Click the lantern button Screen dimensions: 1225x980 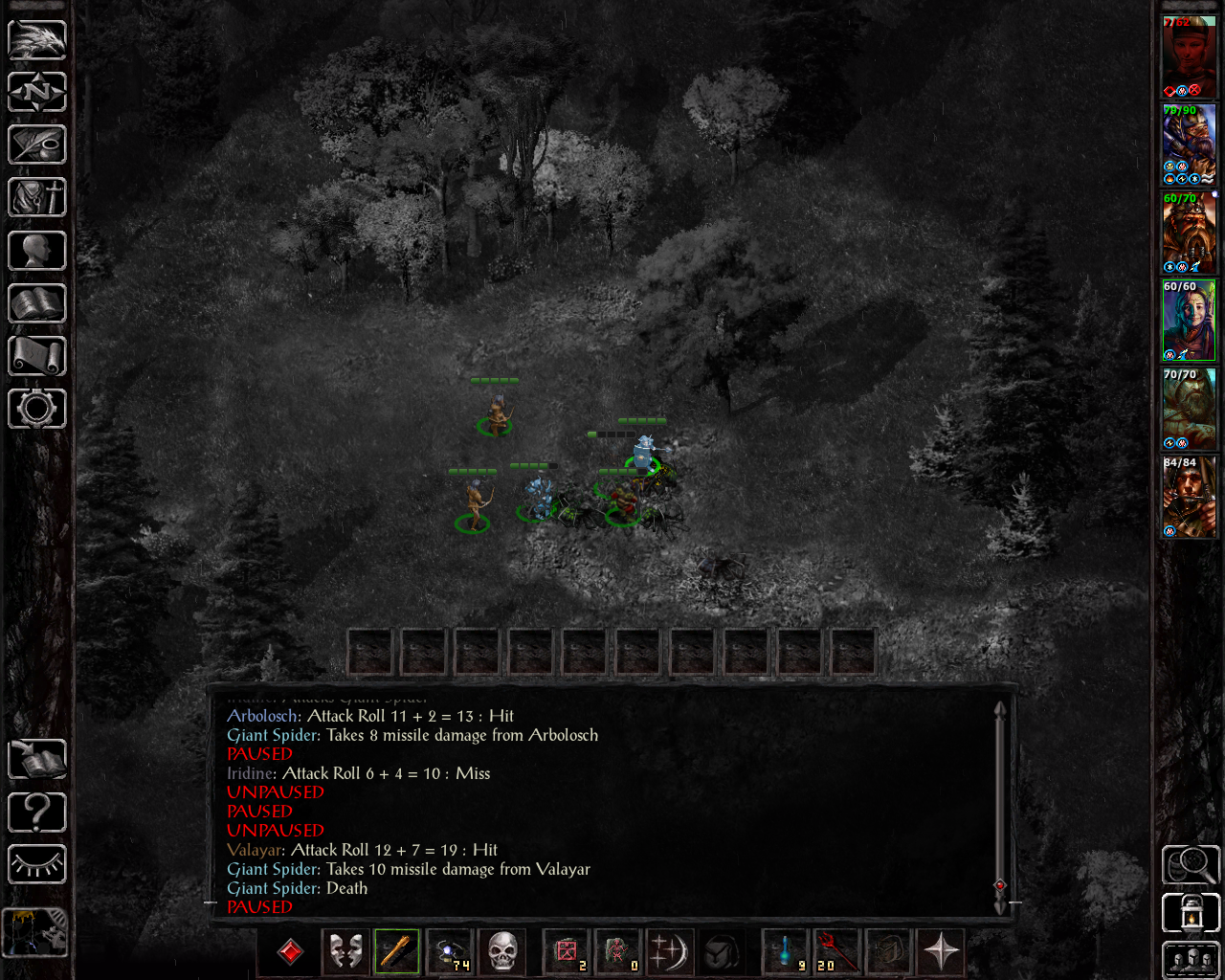[x=1191, y=912]
